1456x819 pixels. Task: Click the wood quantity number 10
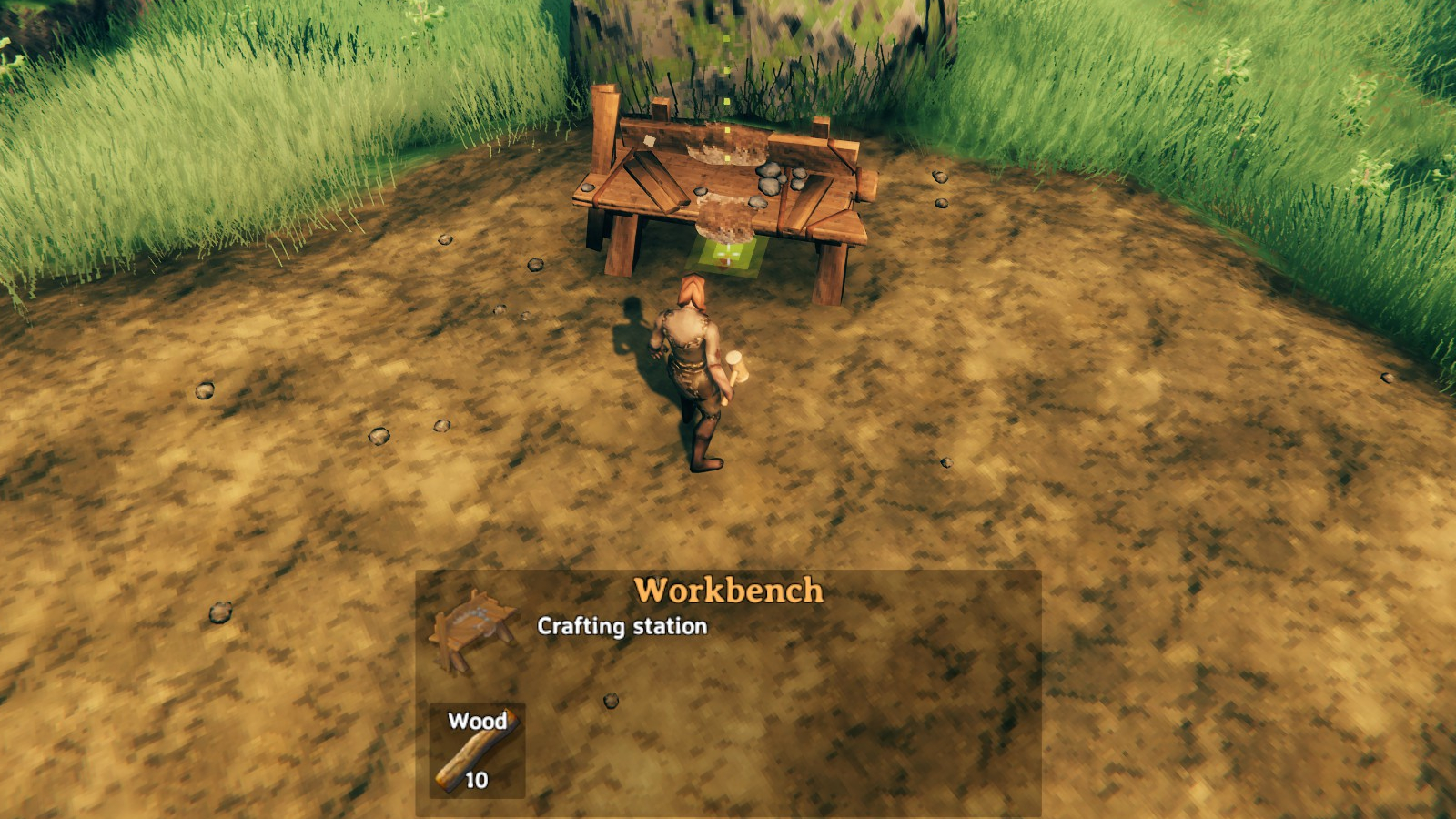[478, 780]
